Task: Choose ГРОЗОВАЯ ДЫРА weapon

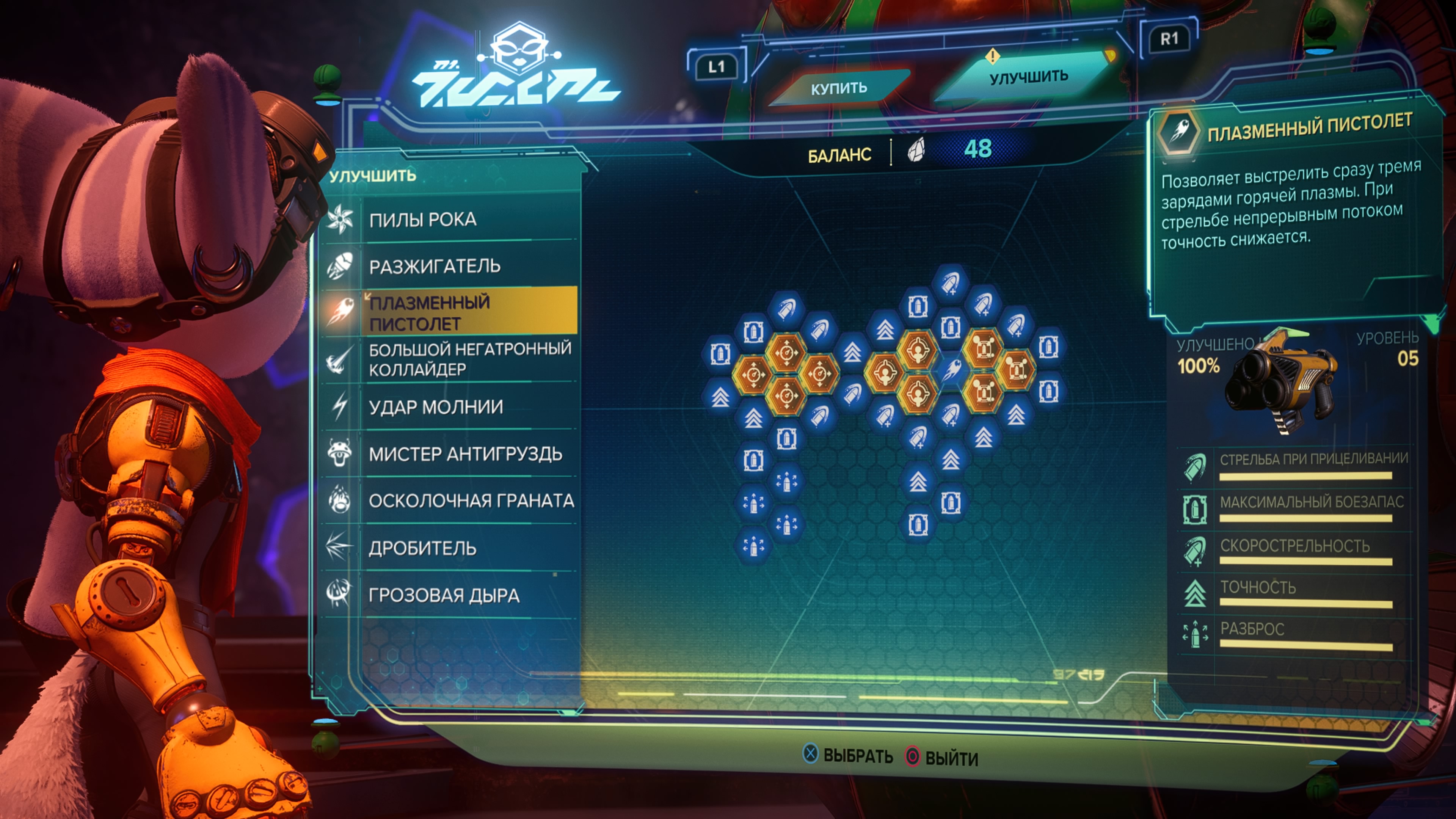Action: tap(444, 595)
